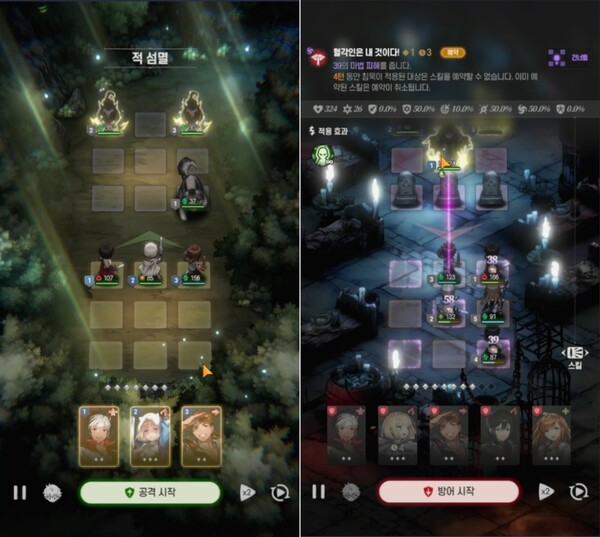Click the round emblem next to left pause button
The image size is (600, 537).
point(52,492)
